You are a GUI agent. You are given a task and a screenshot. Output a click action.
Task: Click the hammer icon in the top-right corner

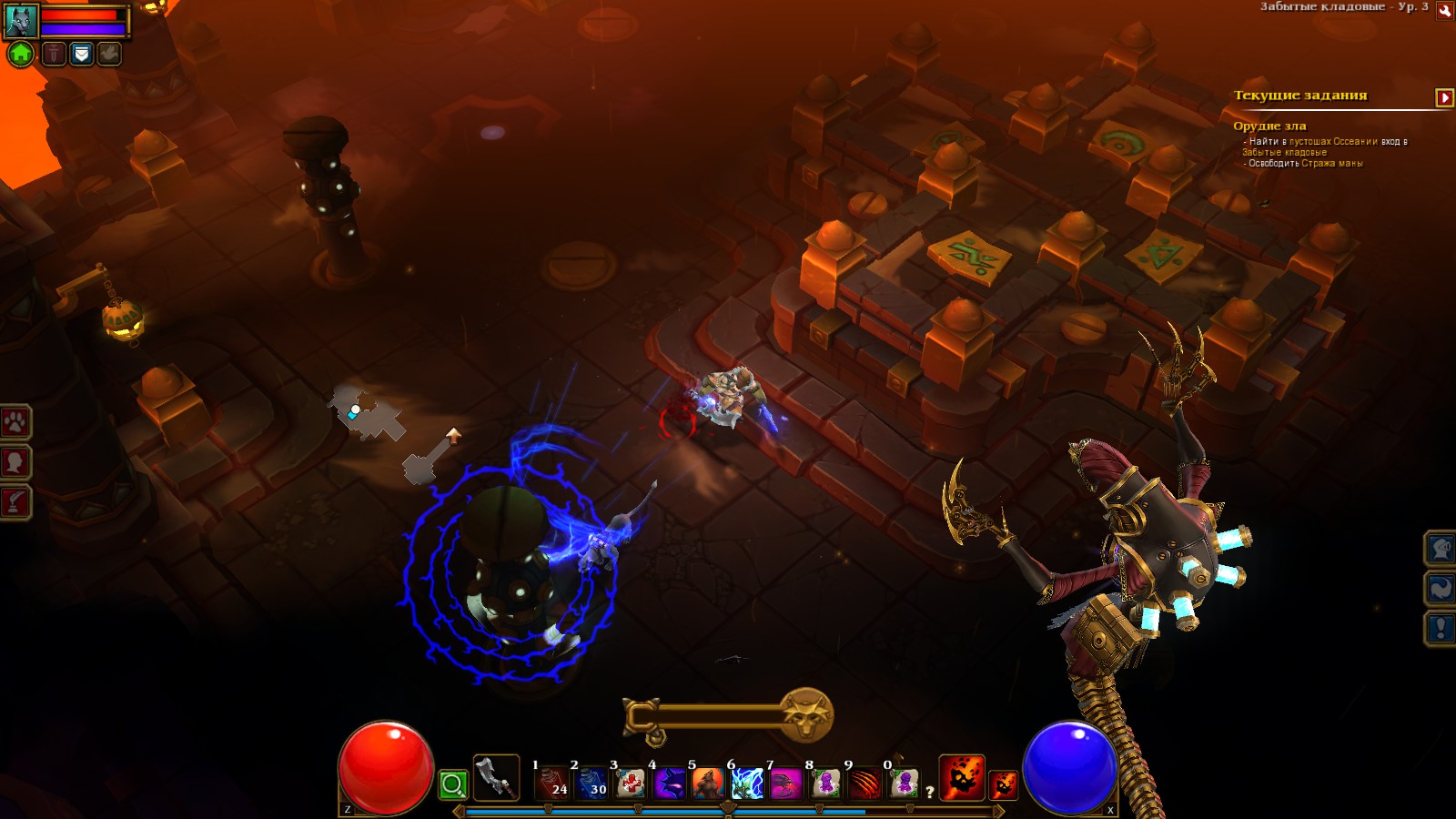[x=1446, y=13]
